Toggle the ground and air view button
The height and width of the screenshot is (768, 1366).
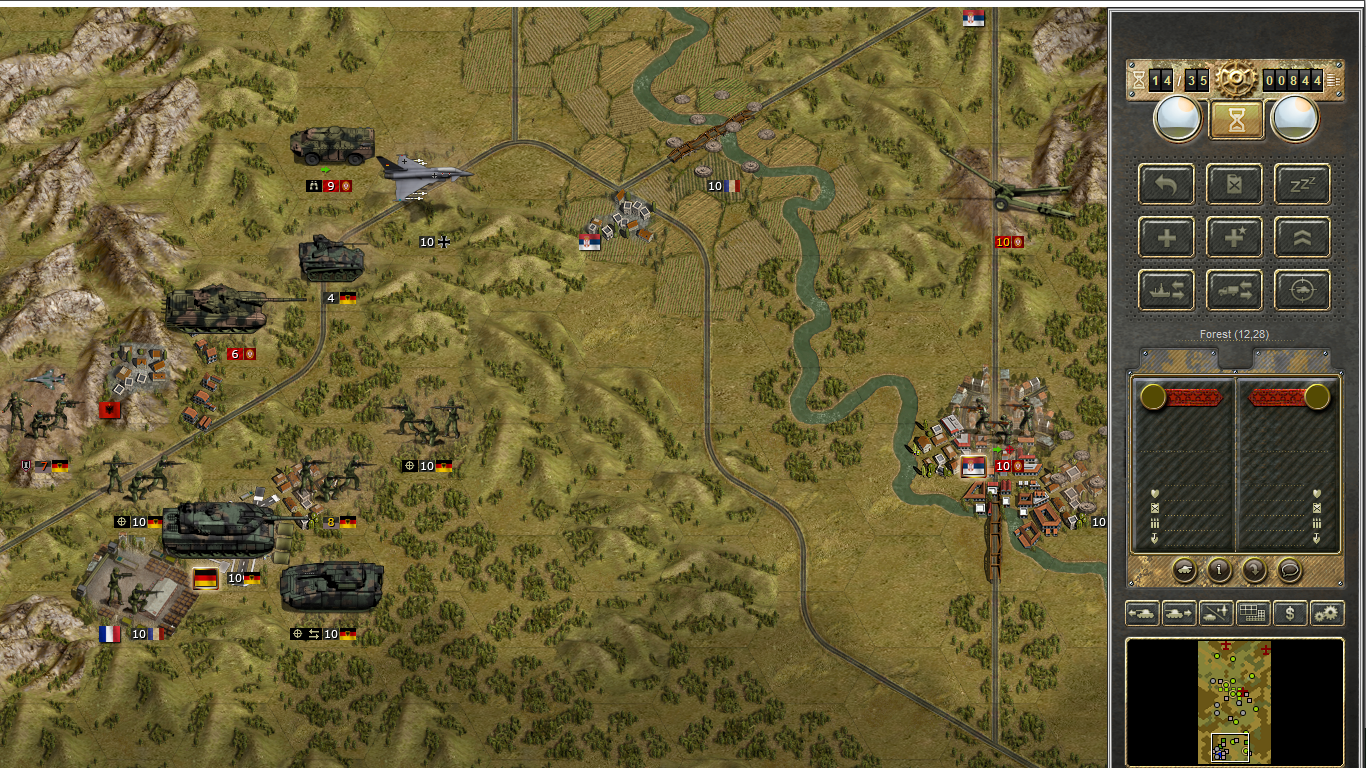[x=1216, y=613]
